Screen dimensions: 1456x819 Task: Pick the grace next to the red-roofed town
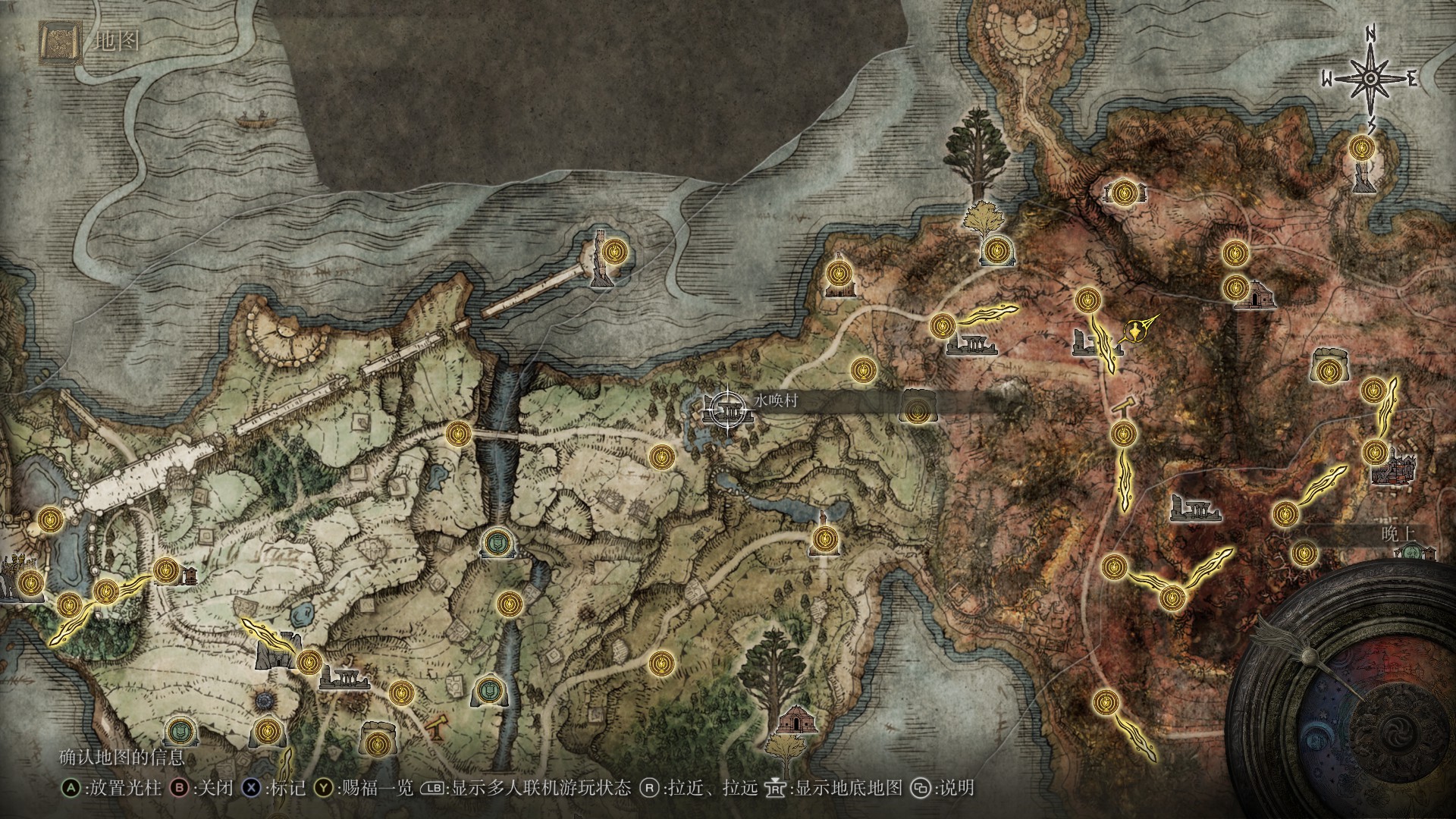click(1373, 452)
